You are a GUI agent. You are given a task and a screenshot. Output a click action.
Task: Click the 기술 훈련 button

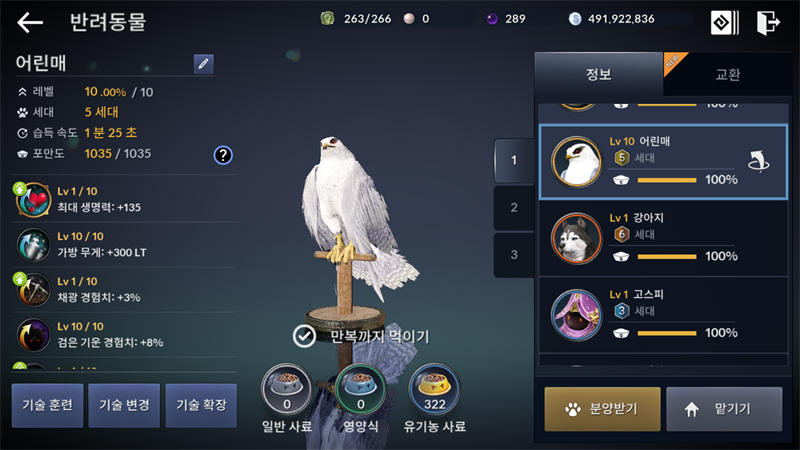pos(47,405)
